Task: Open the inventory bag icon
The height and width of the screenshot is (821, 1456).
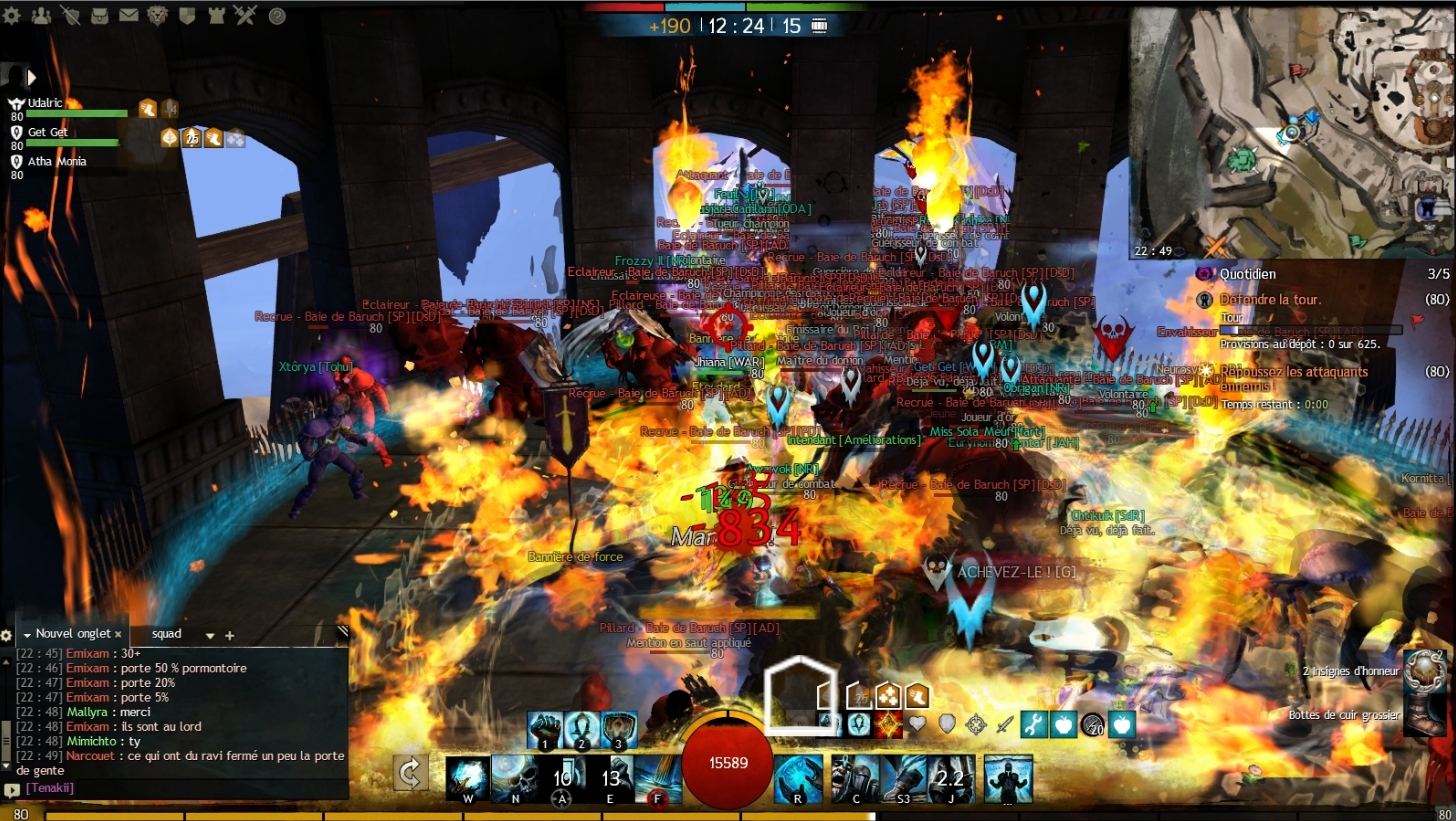Action: coord(100,15)
